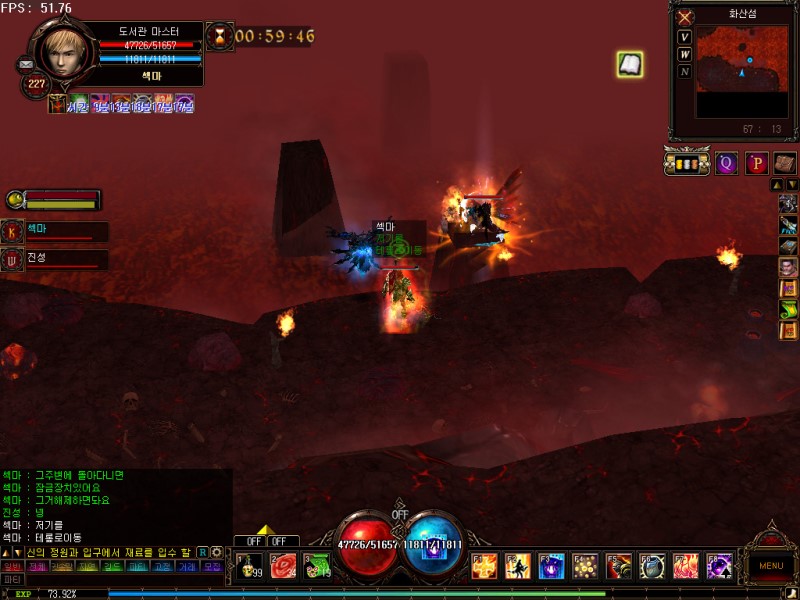Open the chat settings gear icon

pos(216,552)
